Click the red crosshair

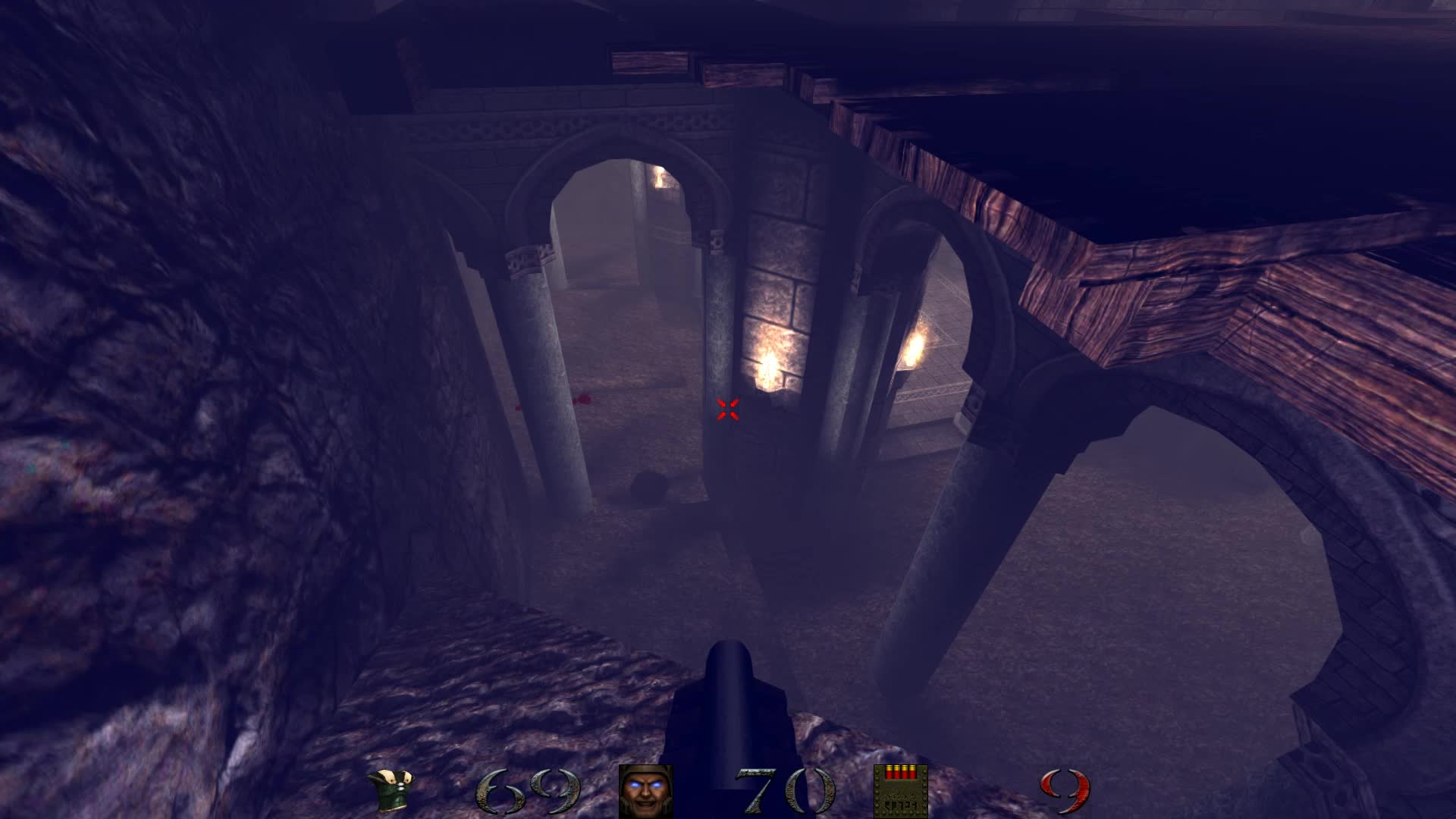pos(729,409)
